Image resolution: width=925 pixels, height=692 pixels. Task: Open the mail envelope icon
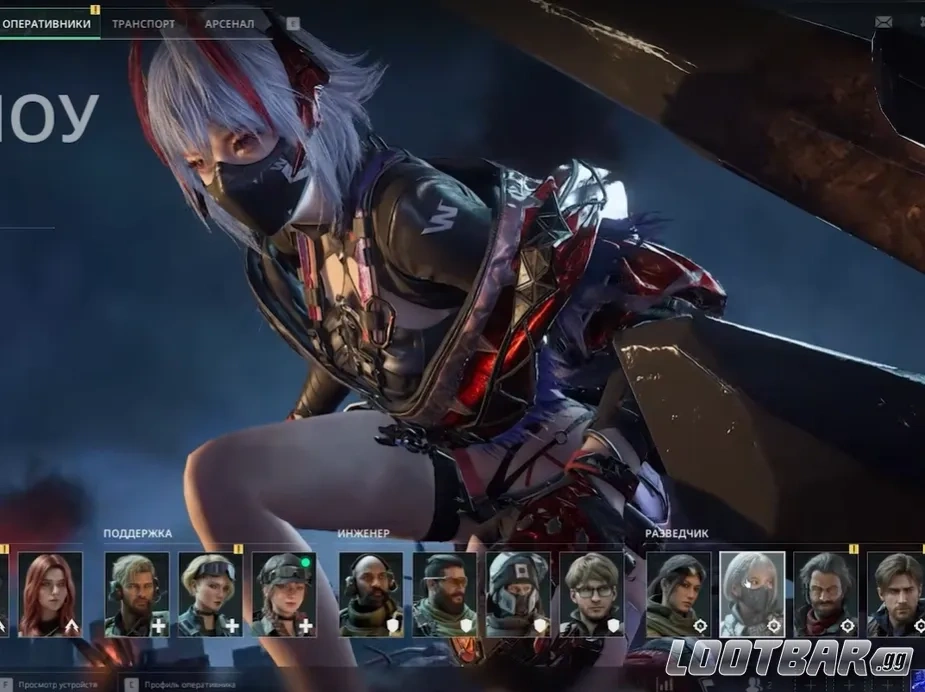[883, 22]
